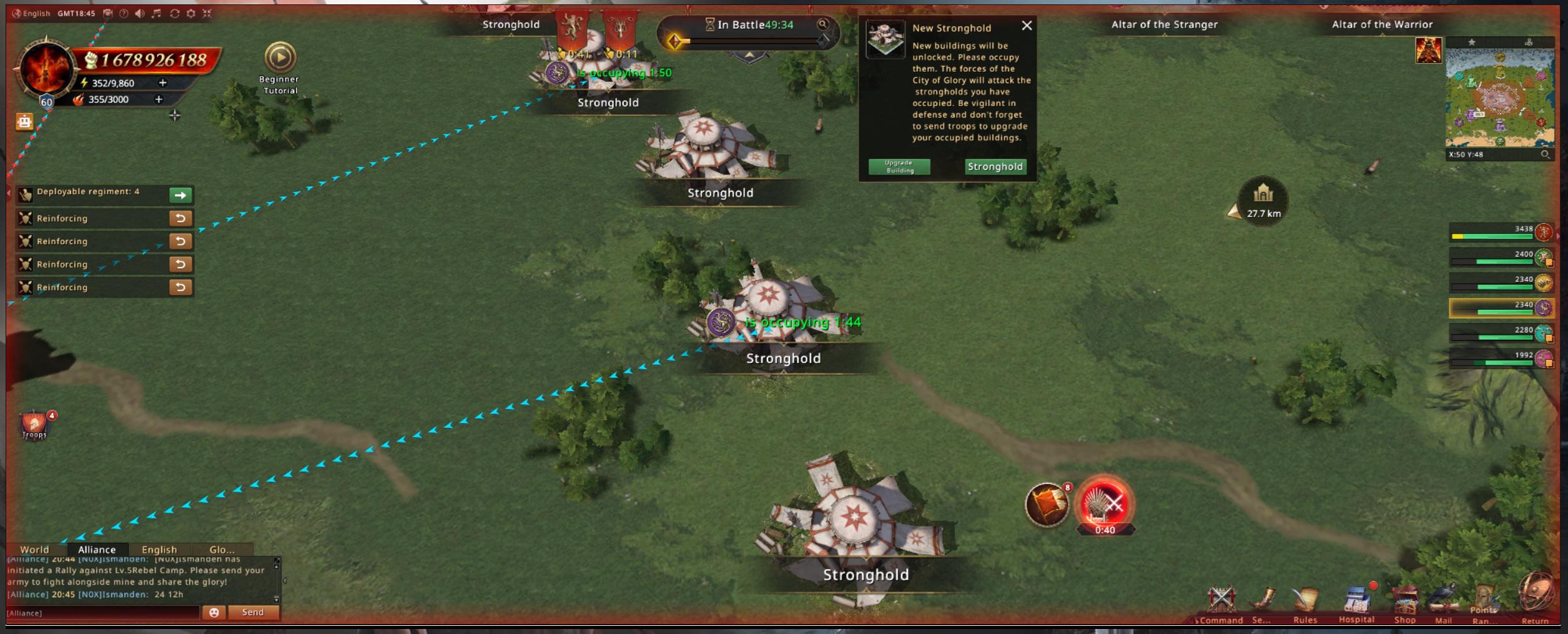Click the alliance chat input field
This screenshot has width=1568, height=634.
103,613
